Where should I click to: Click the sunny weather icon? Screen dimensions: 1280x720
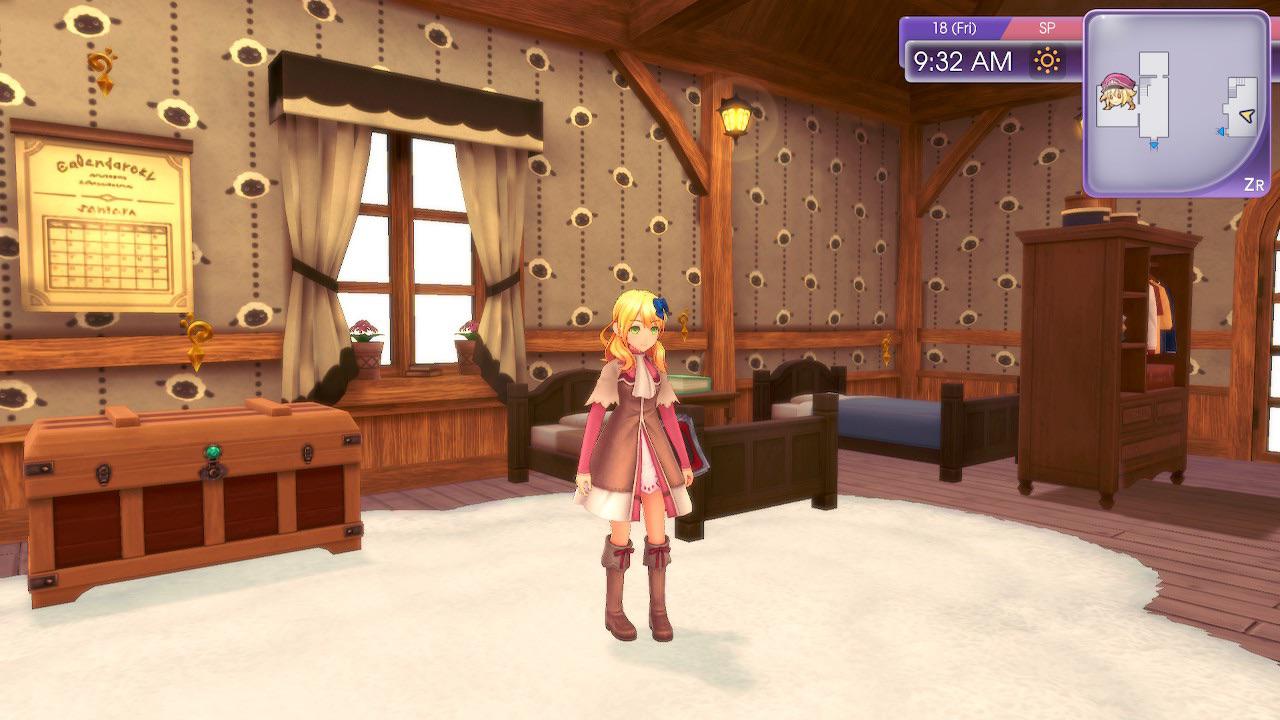click(x=1047, y=62)
